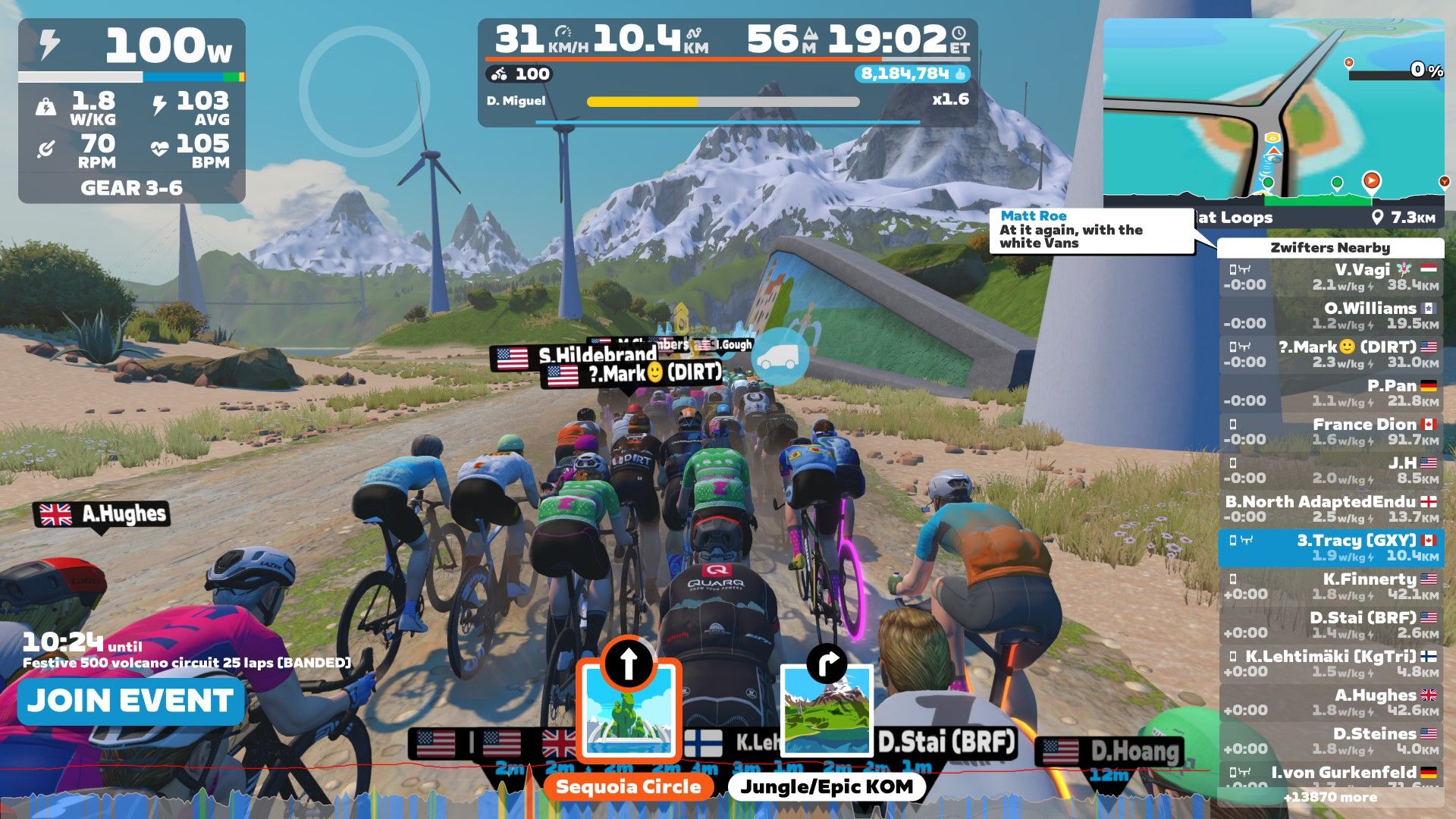Click the white van icon marker
1456x819 pixels.
pyautogui.click(x=782, y=356)
